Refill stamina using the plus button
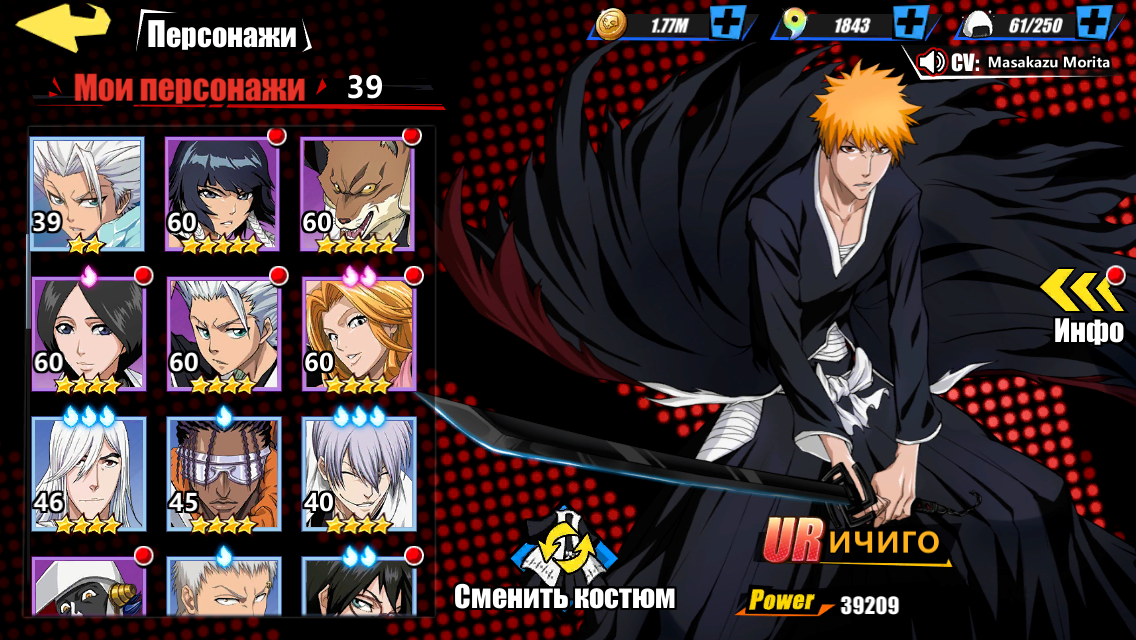 1097,22
